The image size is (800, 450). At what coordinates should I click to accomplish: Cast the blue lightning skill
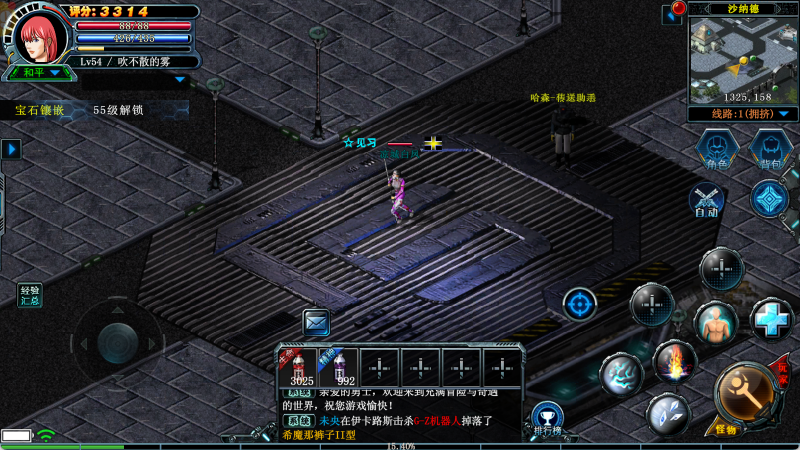[x=620, y=373]
